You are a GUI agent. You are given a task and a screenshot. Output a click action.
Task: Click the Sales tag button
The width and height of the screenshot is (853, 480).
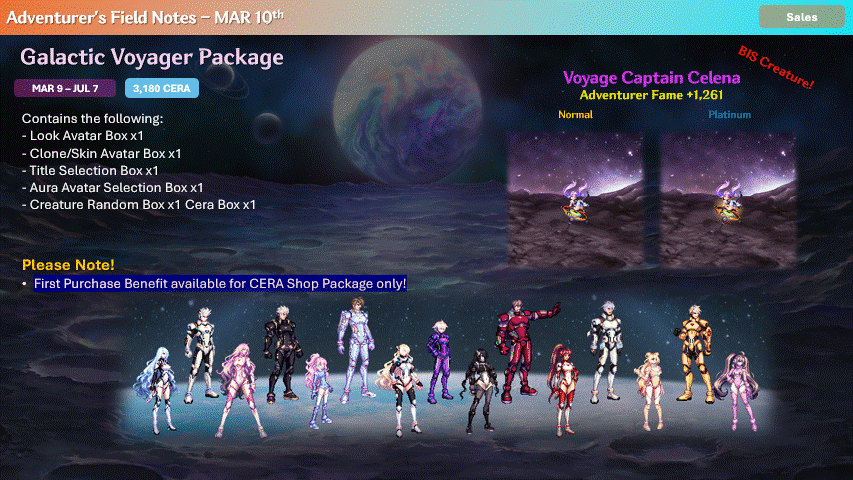[x=801, y=17]
